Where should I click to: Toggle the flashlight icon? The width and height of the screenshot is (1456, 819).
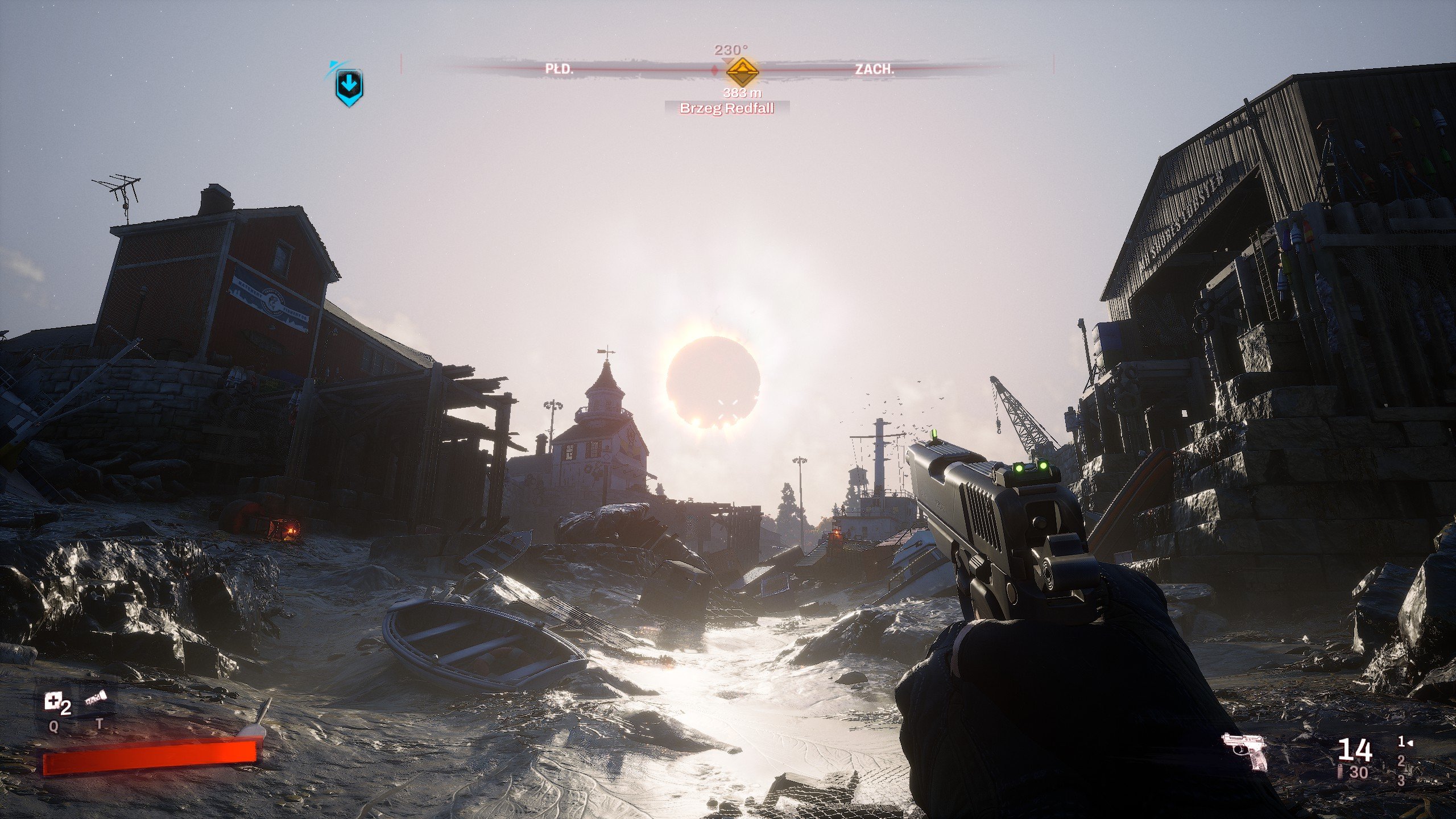point(96,699)
